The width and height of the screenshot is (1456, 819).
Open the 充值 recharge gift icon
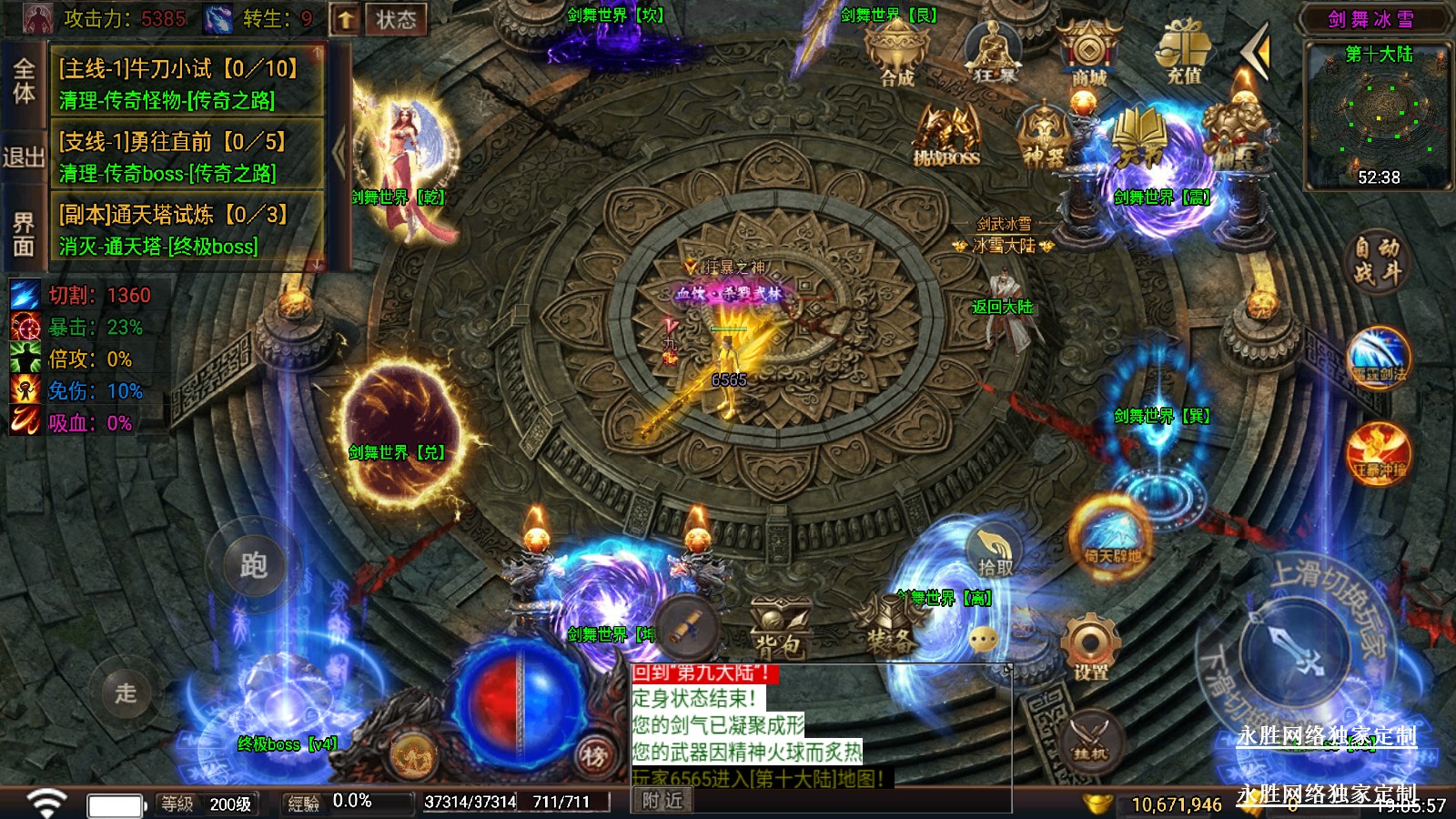1184,54
